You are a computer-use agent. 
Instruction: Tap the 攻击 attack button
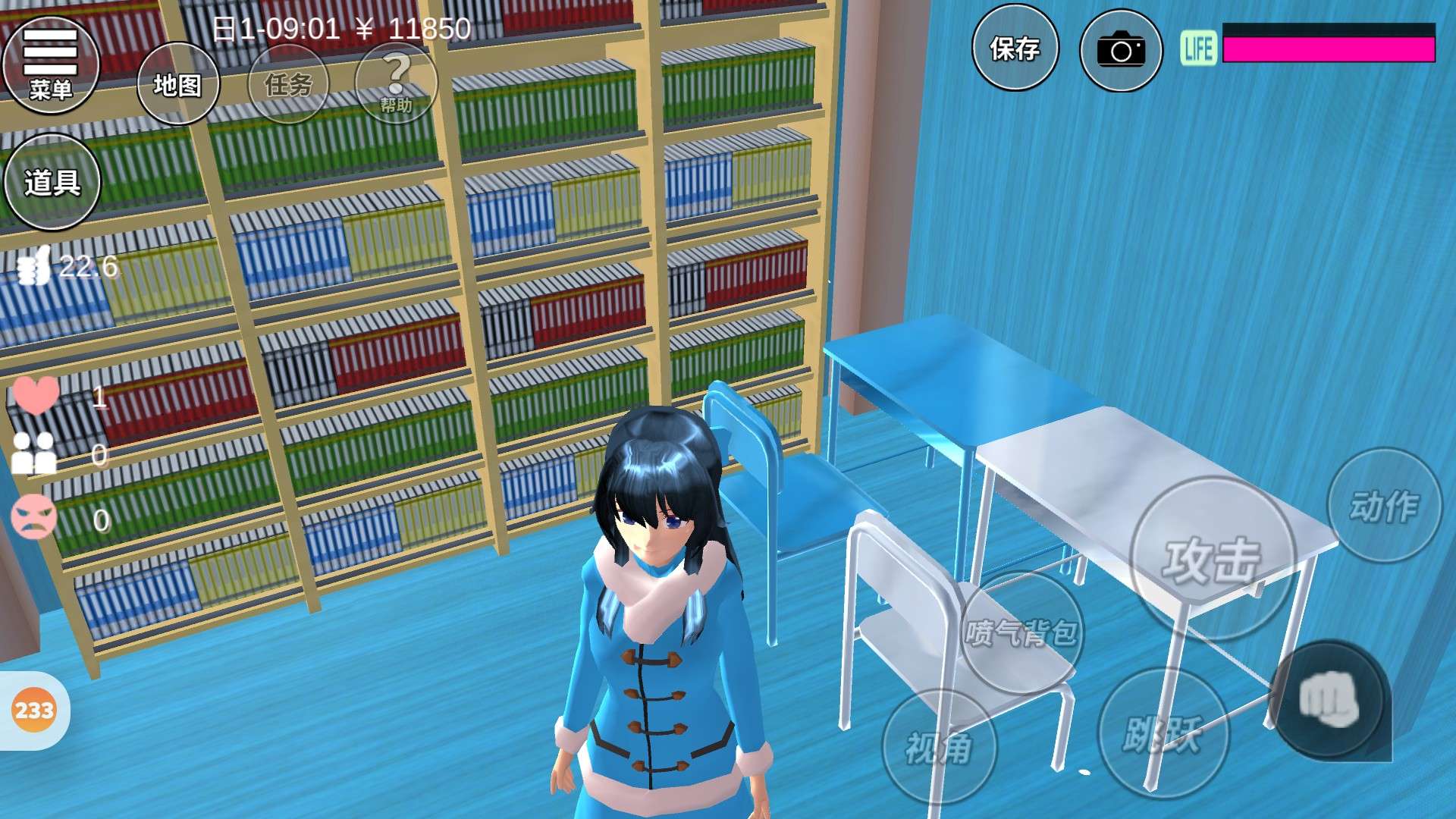click(x=1212, y=560)
